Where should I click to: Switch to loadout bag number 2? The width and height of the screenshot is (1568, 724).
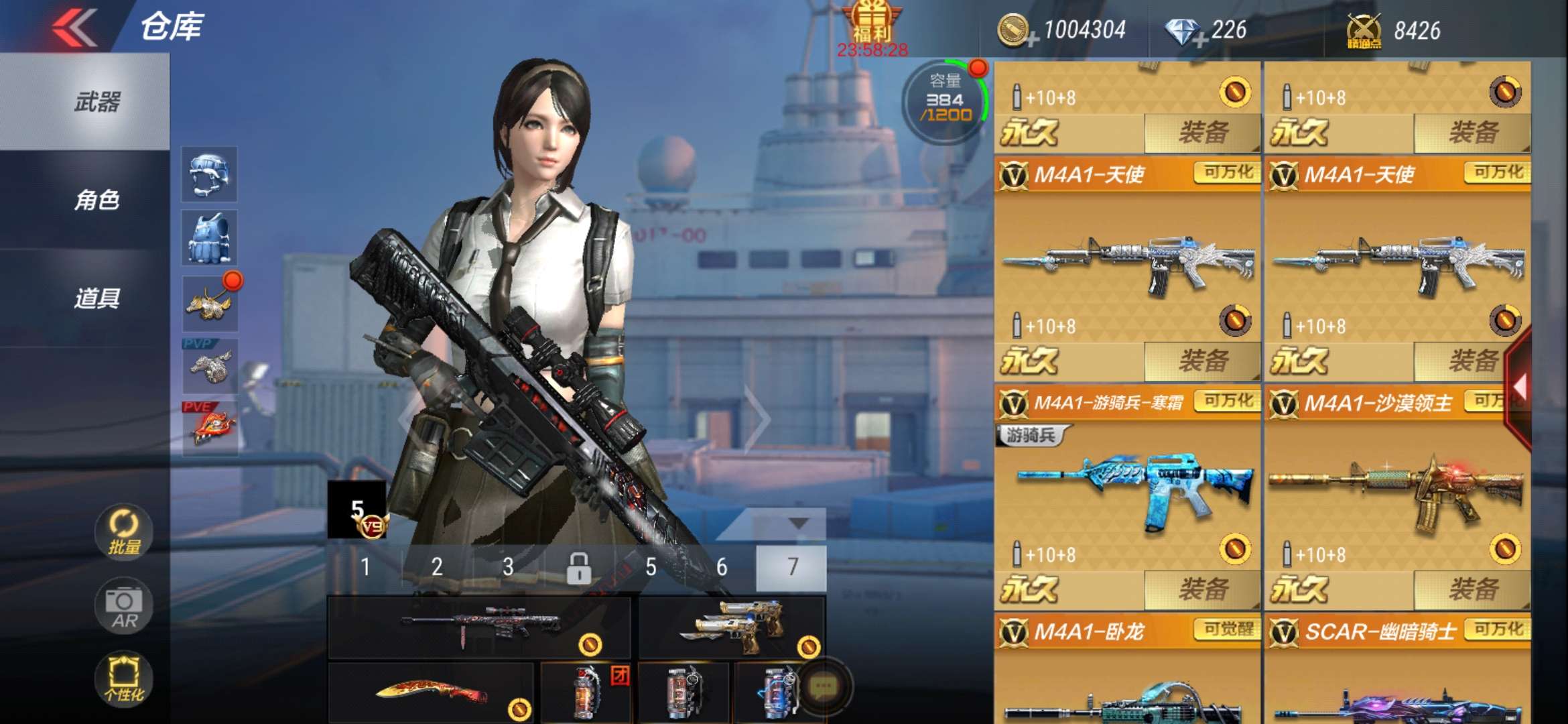pos(437,567)
